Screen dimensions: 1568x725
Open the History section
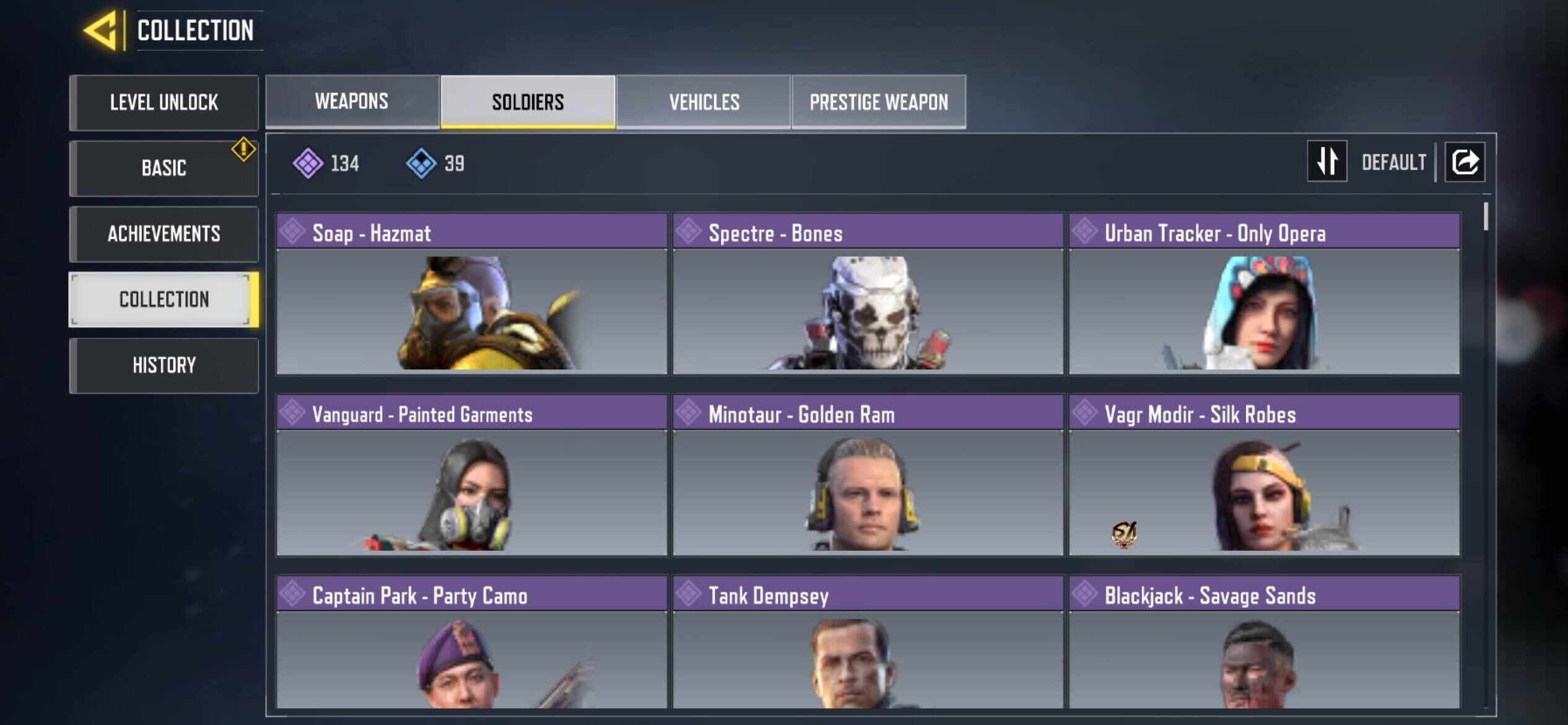[x=164, y=366]
